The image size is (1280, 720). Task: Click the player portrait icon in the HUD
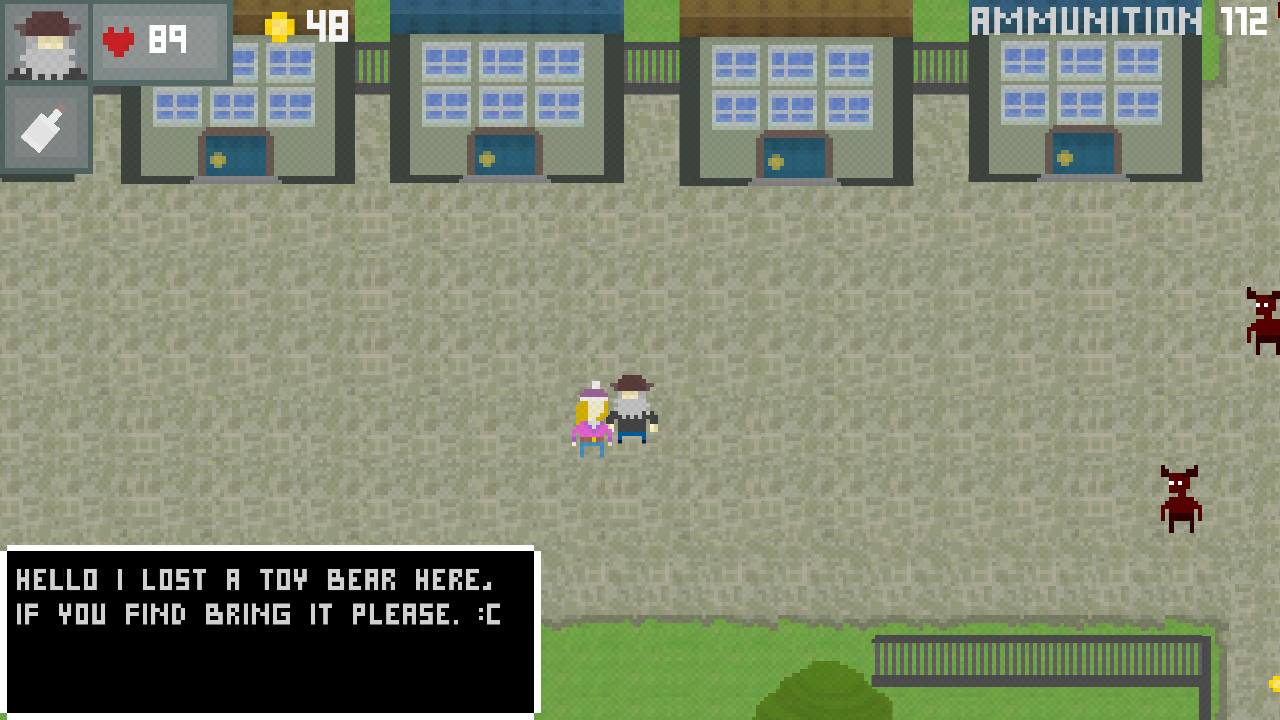click(46, 42)
